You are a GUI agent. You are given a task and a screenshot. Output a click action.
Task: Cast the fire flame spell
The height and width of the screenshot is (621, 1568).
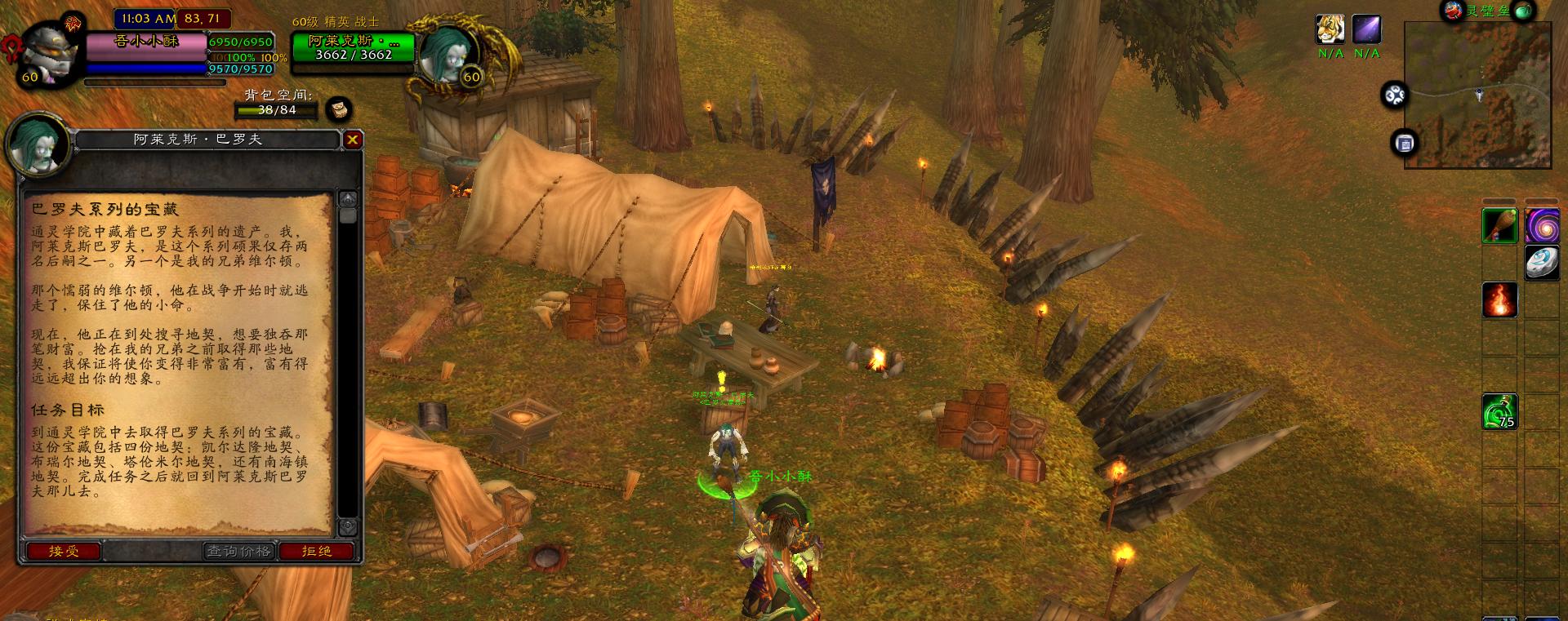point(1499,299)
